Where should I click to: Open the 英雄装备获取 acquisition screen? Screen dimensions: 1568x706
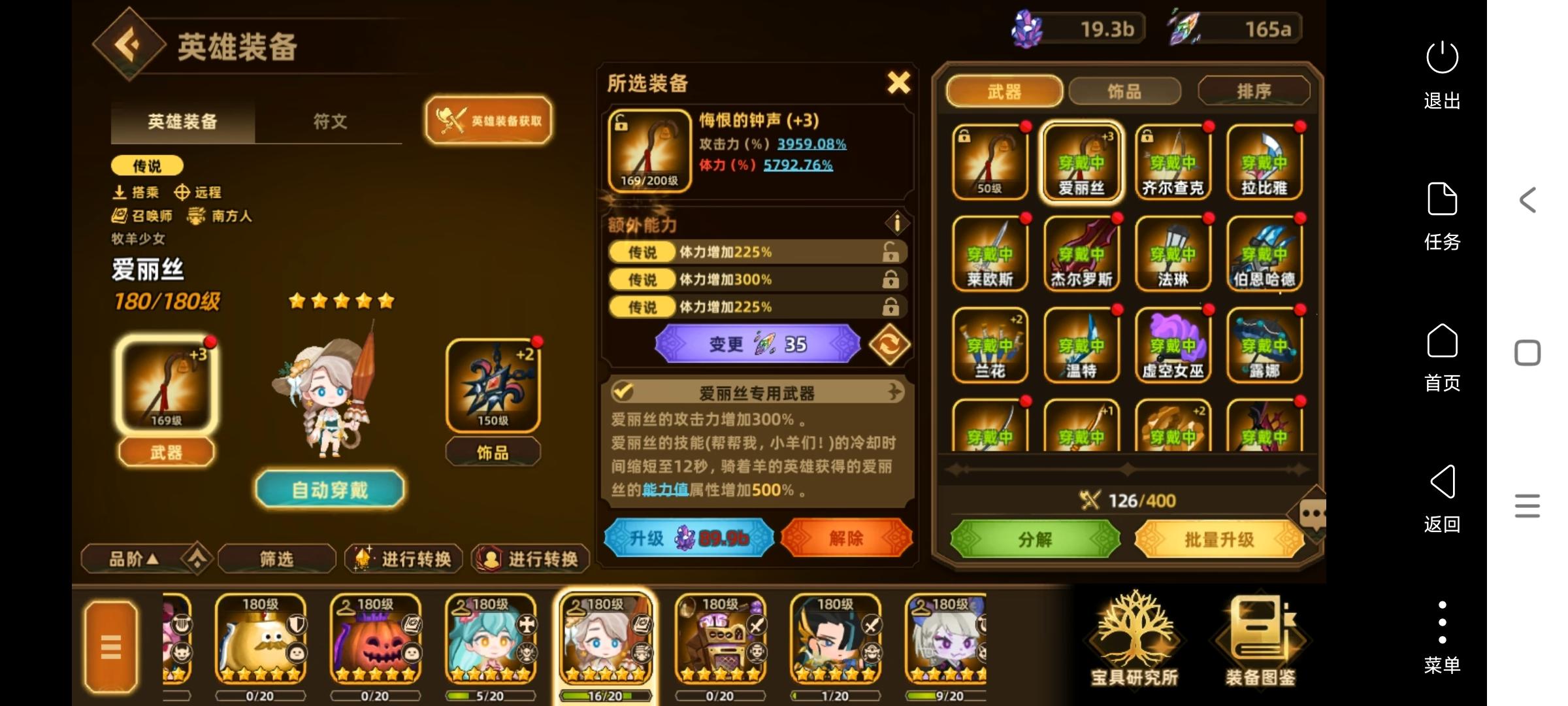point(489,120)
